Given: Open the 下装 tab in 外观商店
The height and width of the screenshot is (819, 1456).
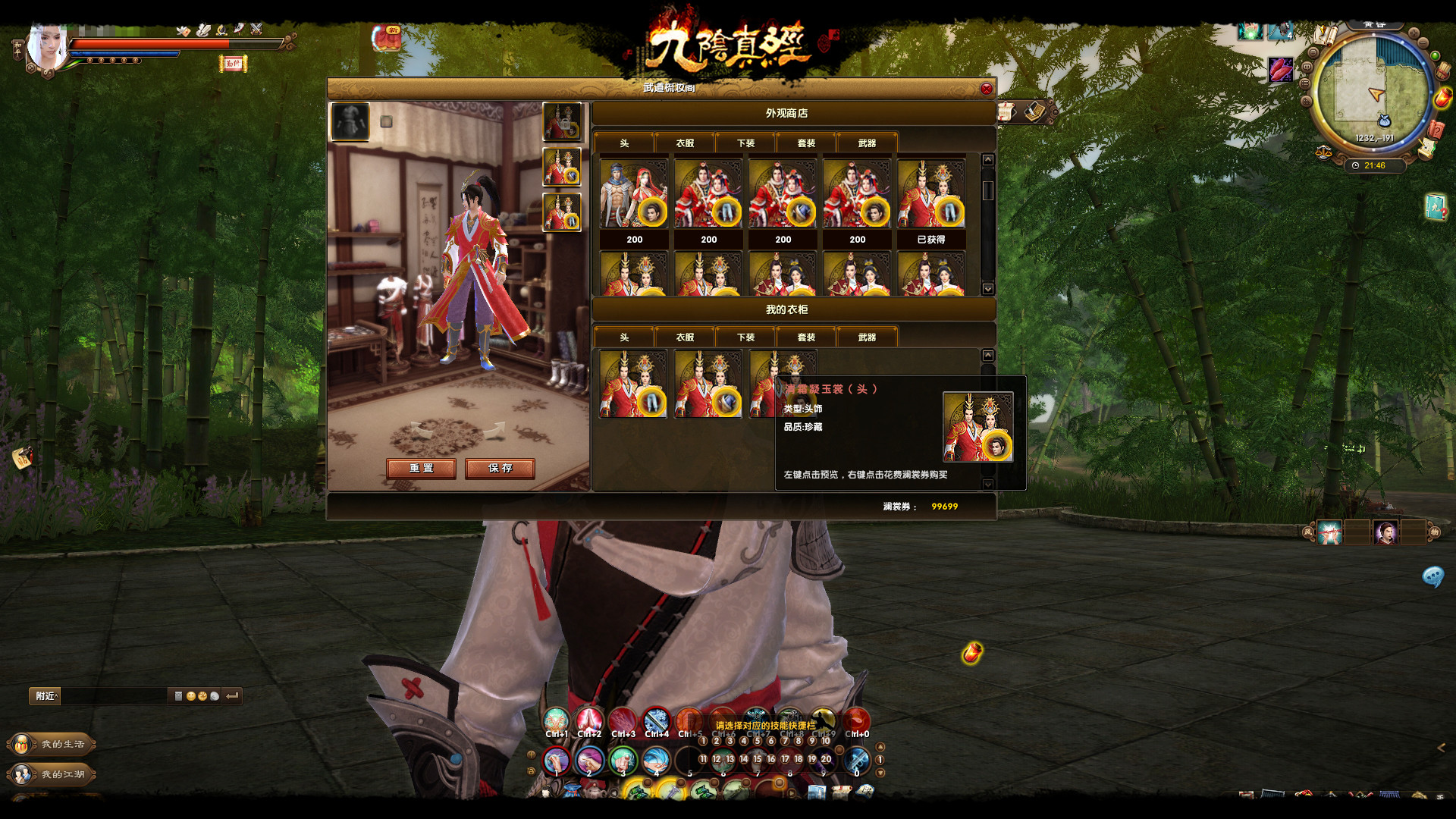Looking at the screenshot, I should 745,143.
